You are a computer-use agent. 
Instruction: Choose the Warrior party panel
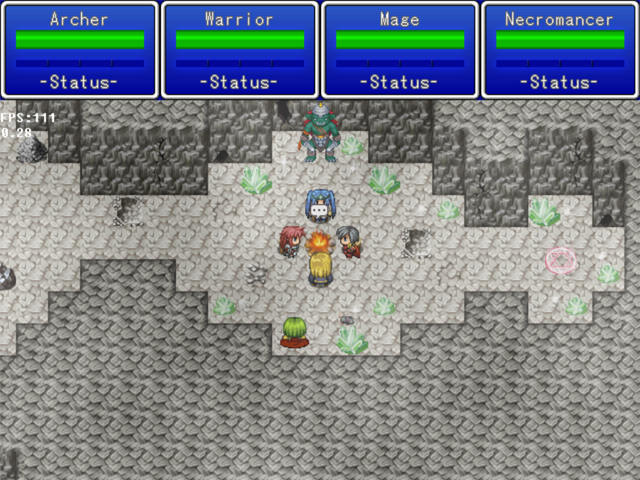(x=240, y=50)
